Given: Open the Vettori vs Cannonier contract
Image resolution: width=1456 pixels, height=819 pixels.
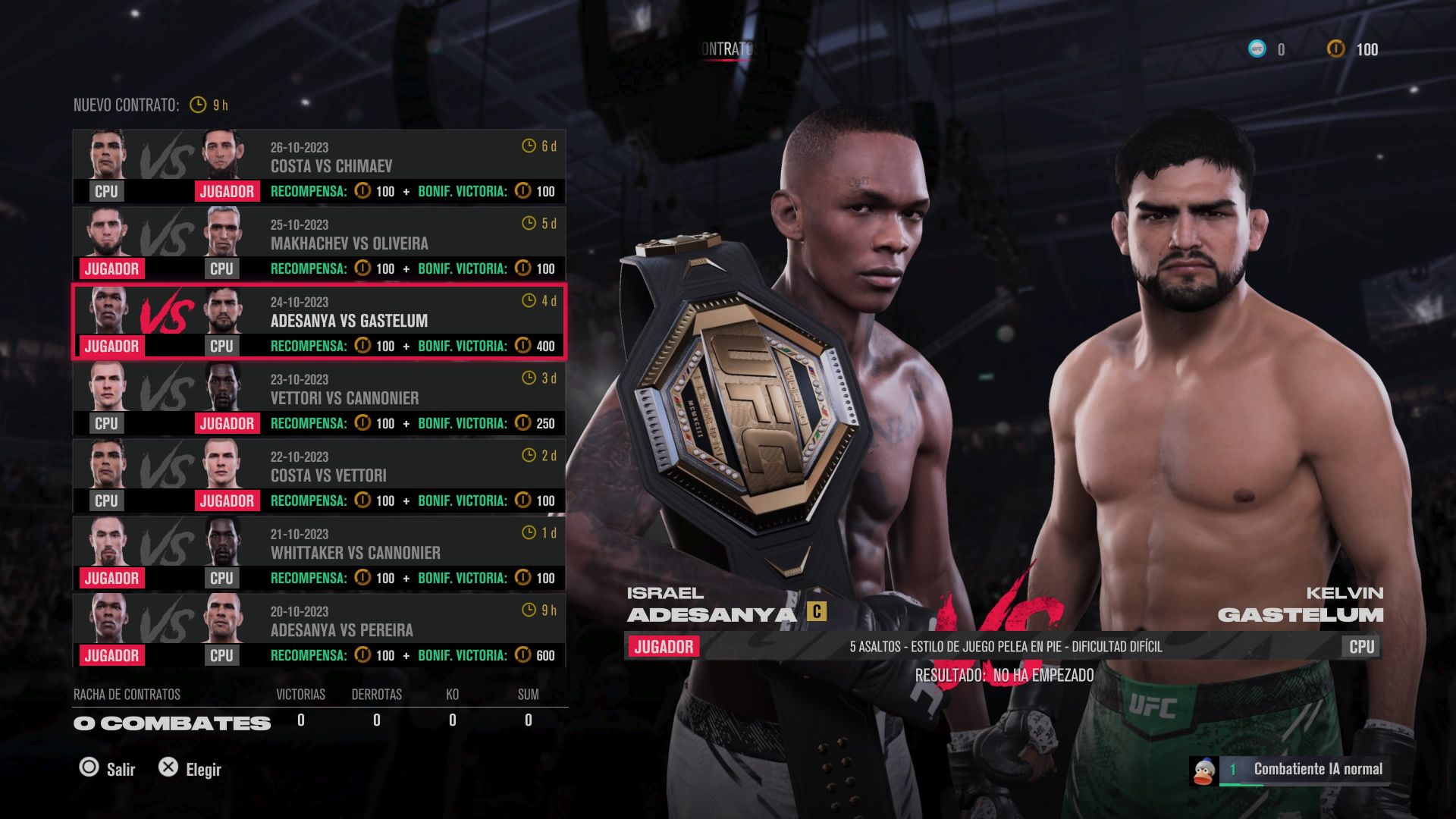Looking at the screenshot, I should point(318,397).
